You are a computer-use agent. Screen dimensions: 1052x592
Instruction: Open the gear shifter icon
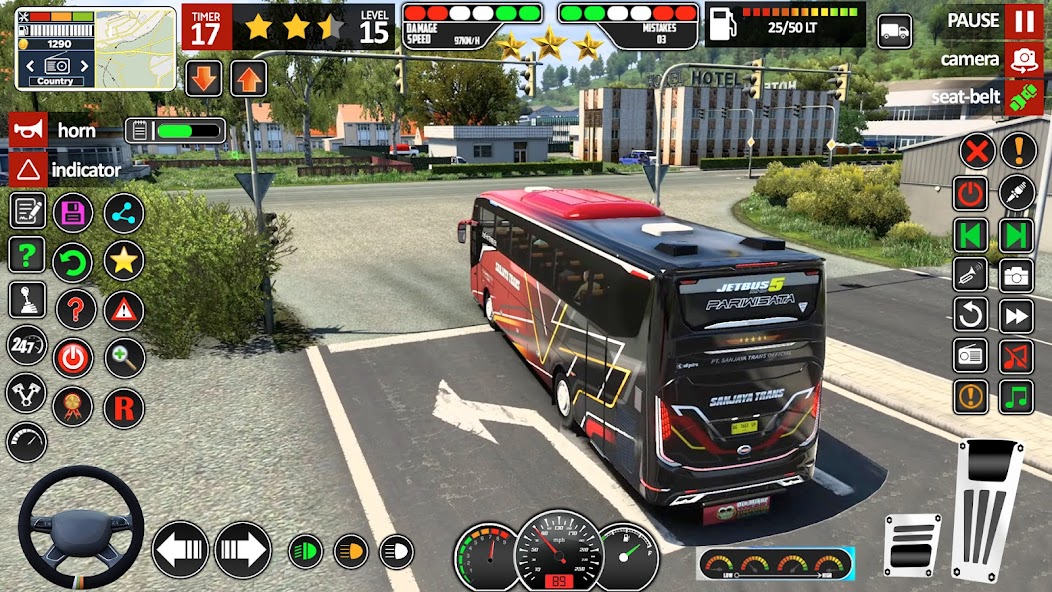27,300
